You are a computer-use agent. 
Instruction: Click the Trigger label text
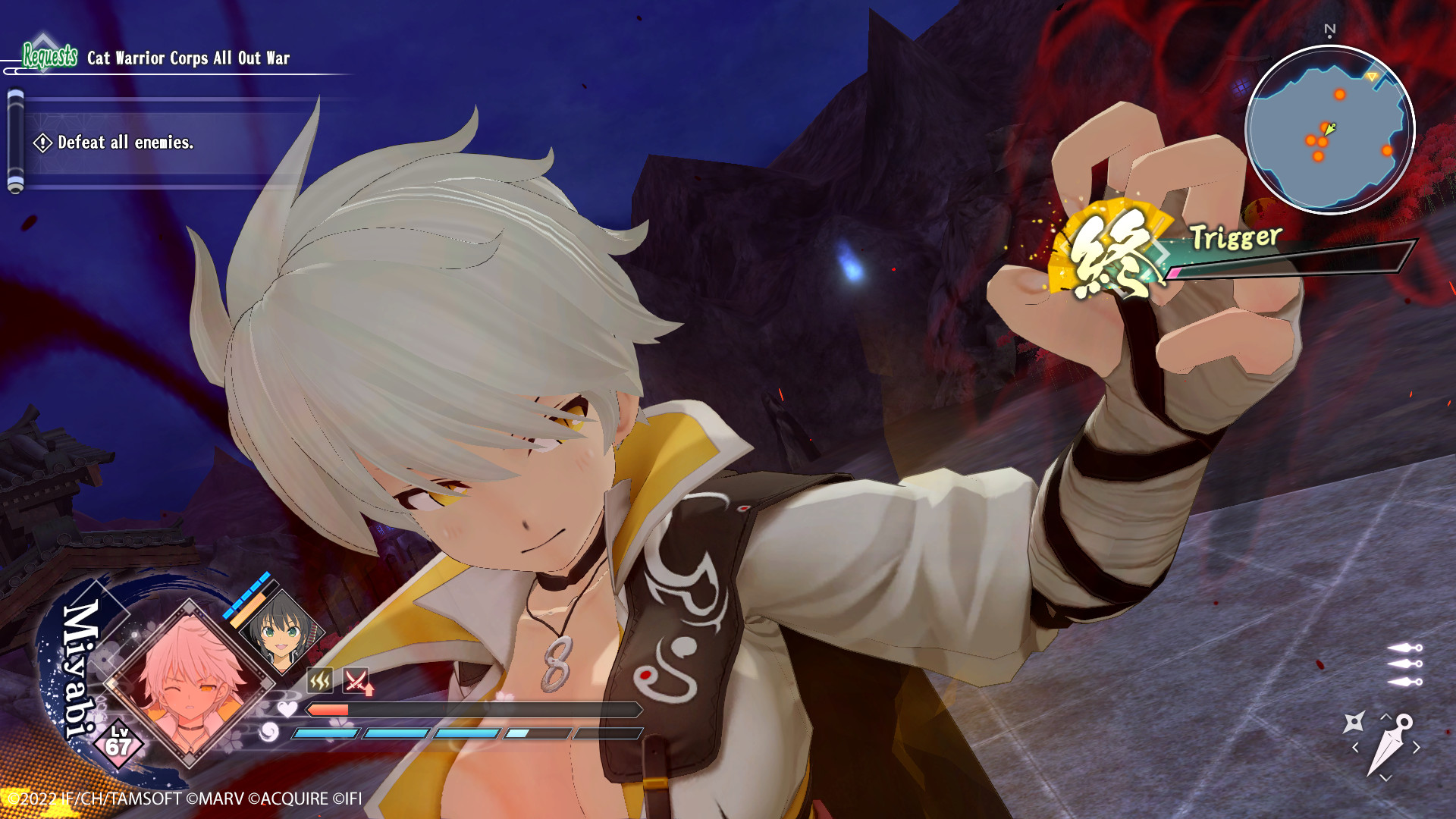[x=1234, y=237]
